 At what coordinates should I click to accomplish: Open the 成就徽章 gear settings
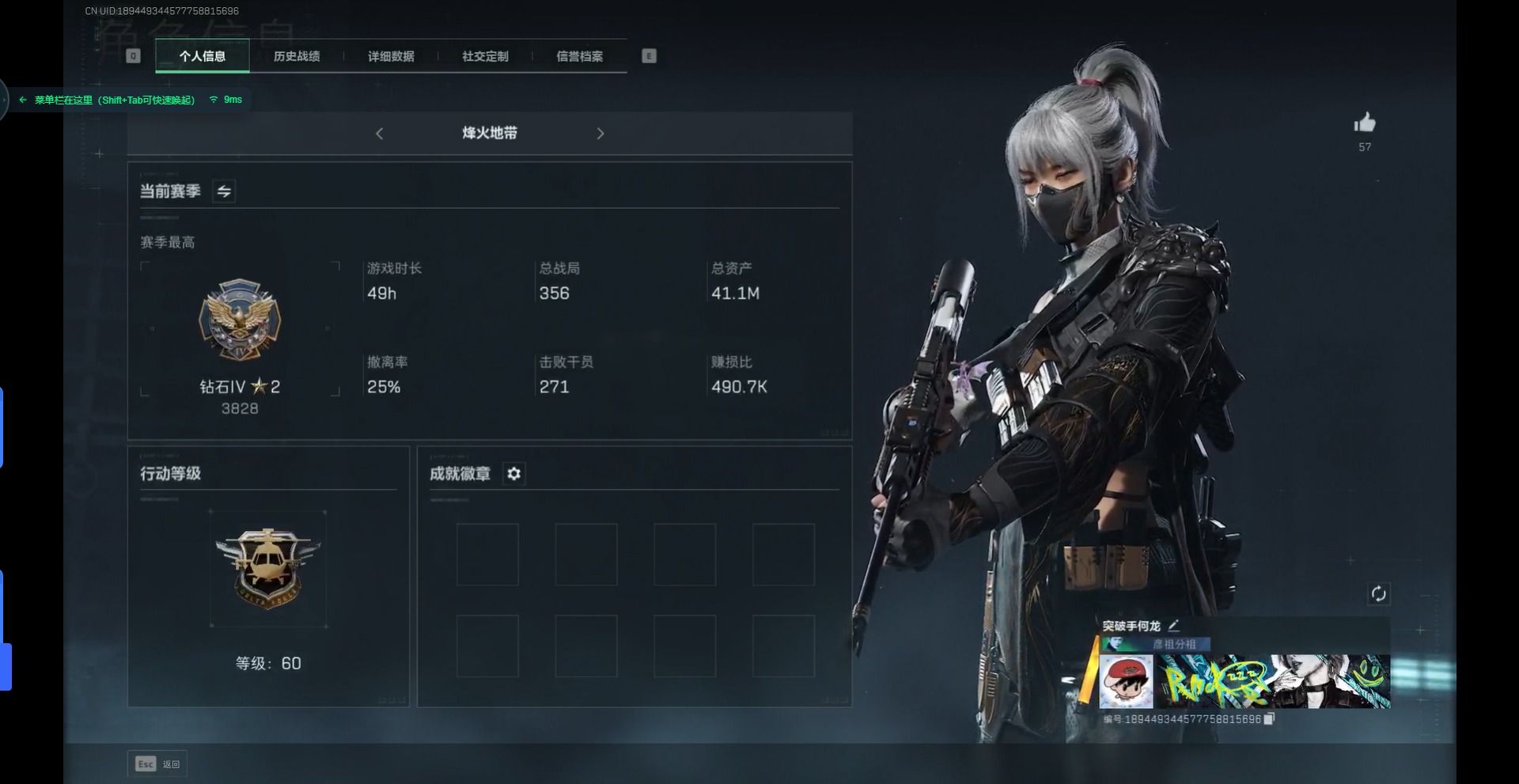coord(514,474)
